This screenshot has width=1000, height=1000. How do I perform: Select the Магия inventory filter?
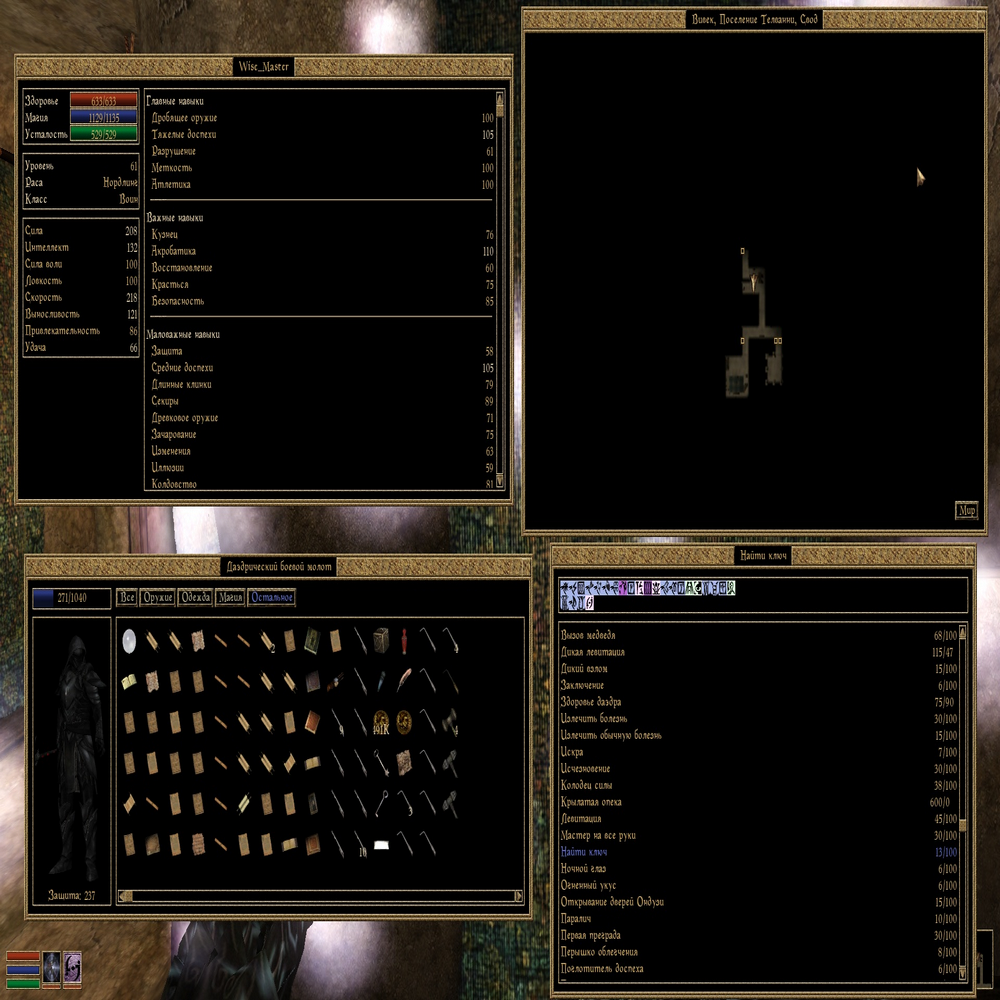[x=230, y=598]
